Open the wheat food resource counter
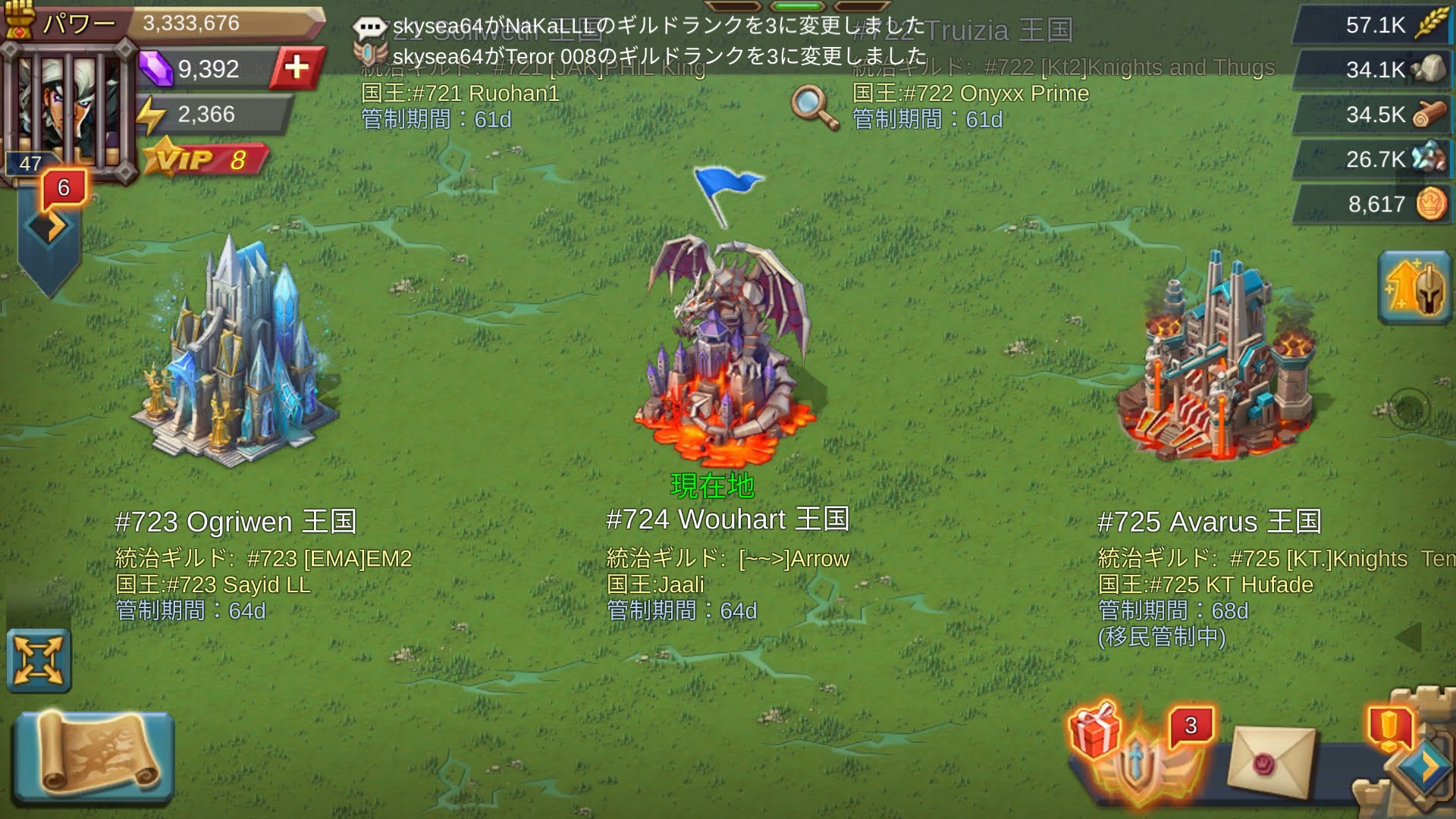This screenshot has height=819, width=1456. click(x=1373, y=25)
